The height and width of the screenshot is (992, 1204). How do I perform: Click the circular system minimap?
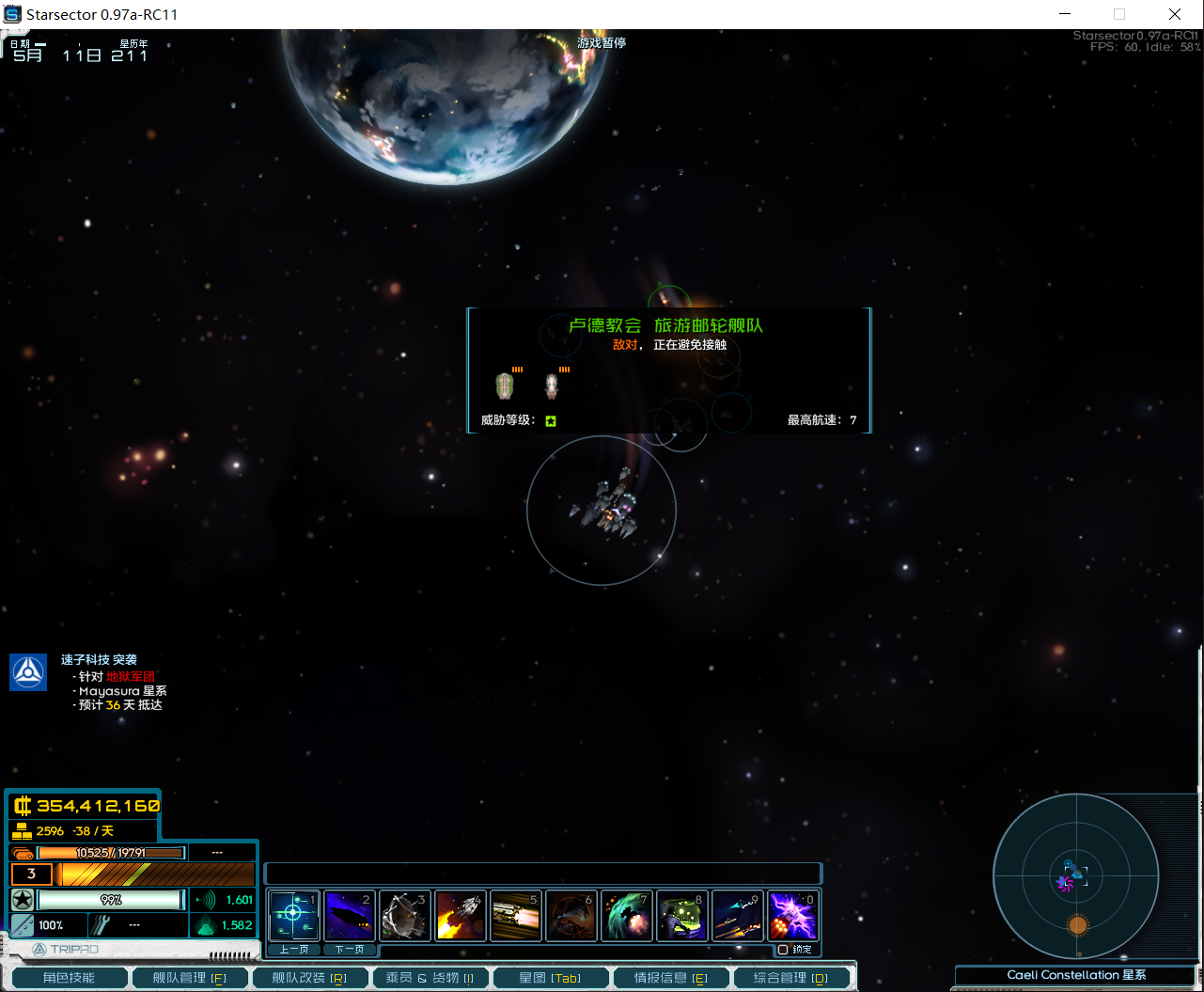point(1075,876)
